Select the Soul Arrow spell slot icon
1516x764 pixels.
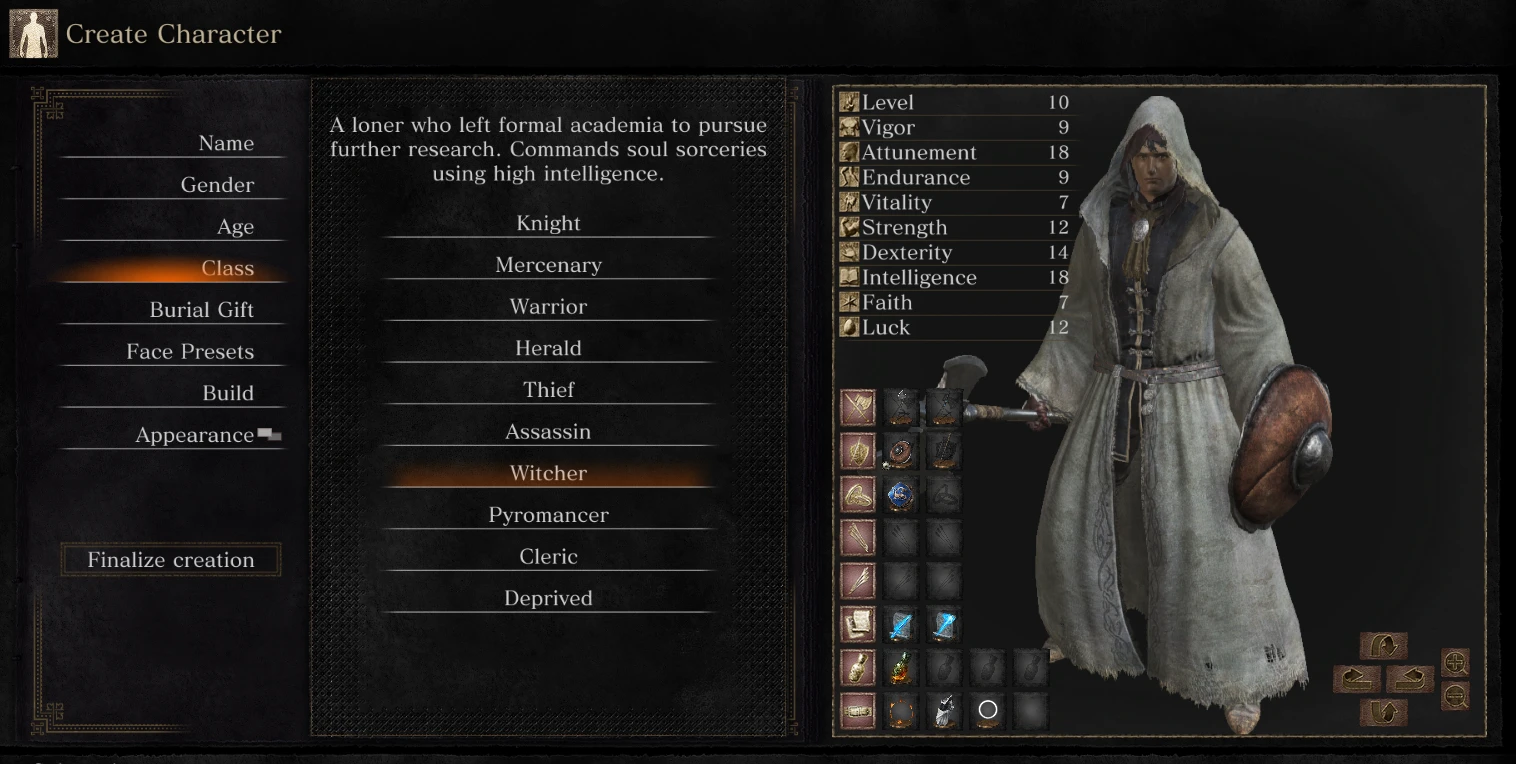point(900,623)
